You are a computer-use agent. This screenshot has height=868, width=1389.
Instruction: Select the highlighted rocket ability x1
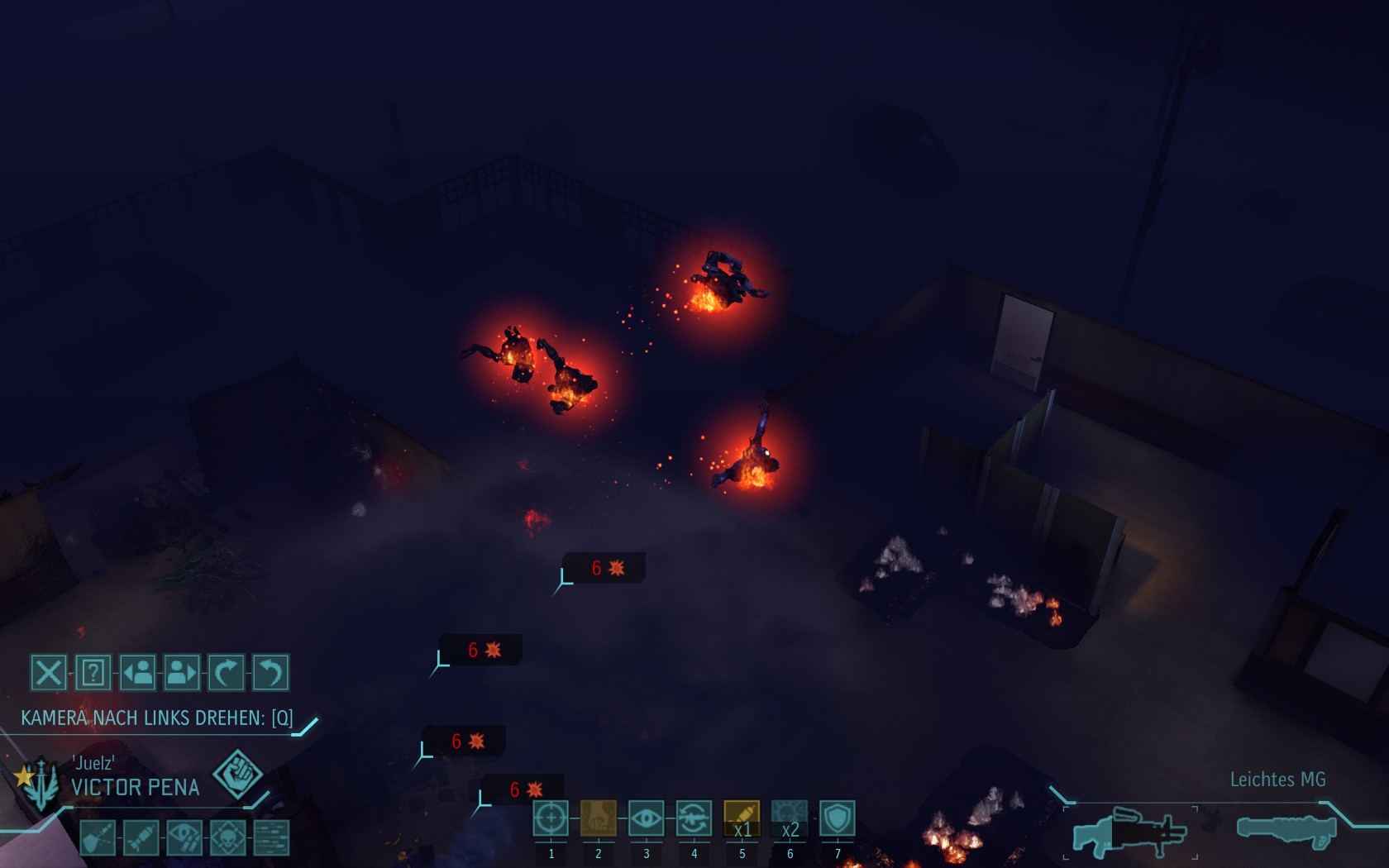pyautogui.click(x=742, y=818)
